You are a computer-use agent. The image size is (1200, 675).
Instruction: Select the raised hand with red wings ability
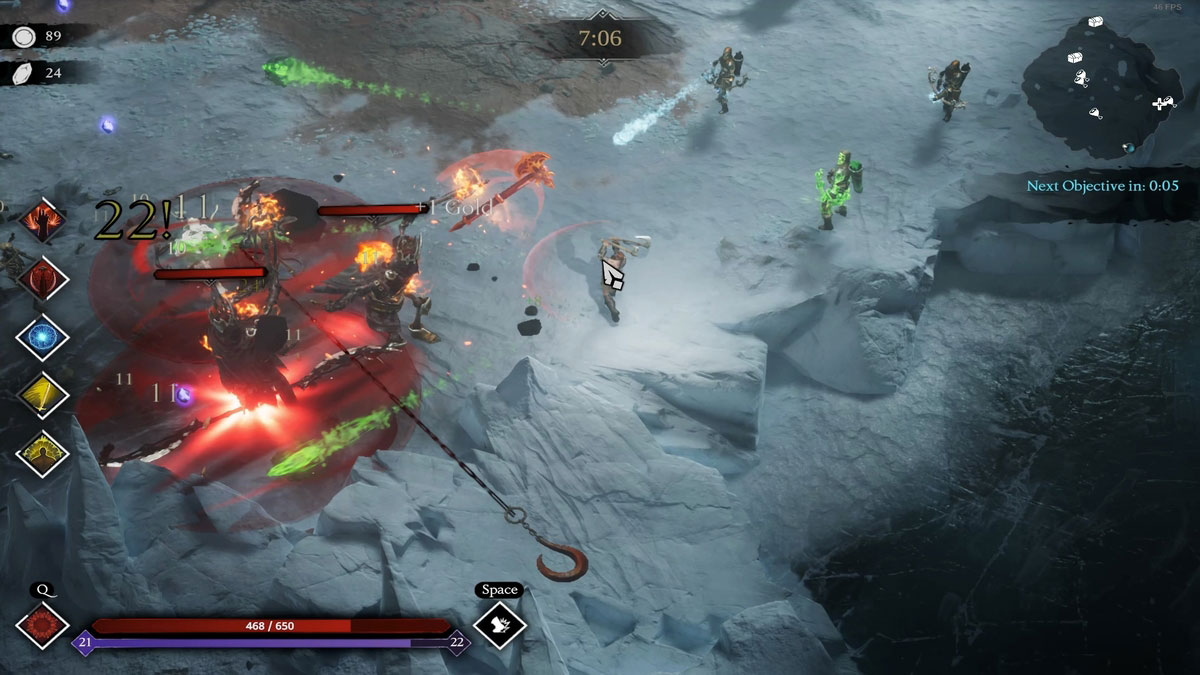coord(42,220)
